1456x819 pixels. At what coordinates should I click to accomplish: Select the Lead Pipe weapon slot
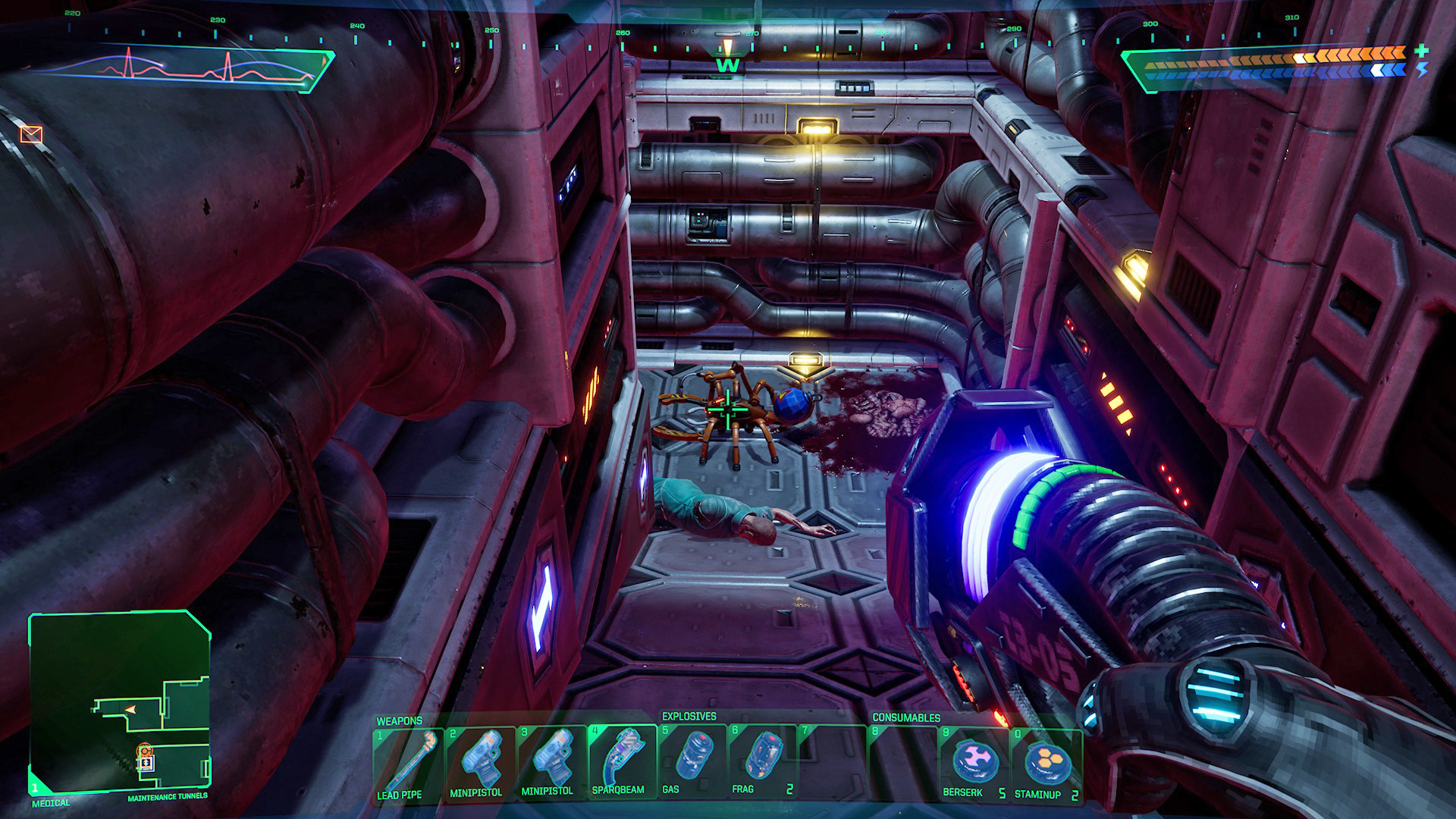click(x=408, y=763)
